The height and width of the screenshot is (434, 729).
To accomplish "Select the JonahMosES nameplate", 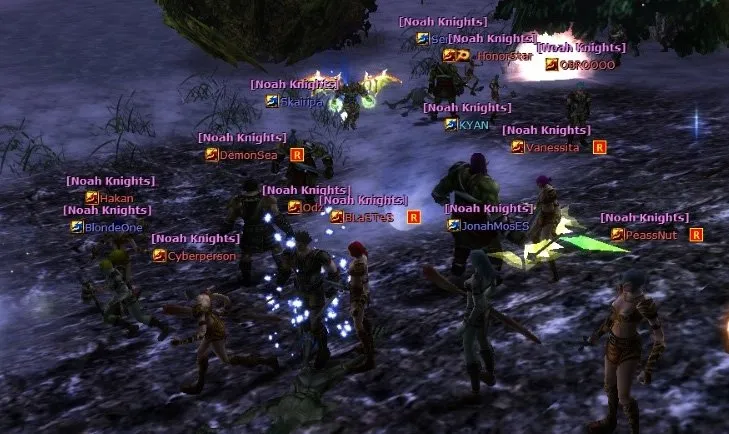I will coord(495,226).
